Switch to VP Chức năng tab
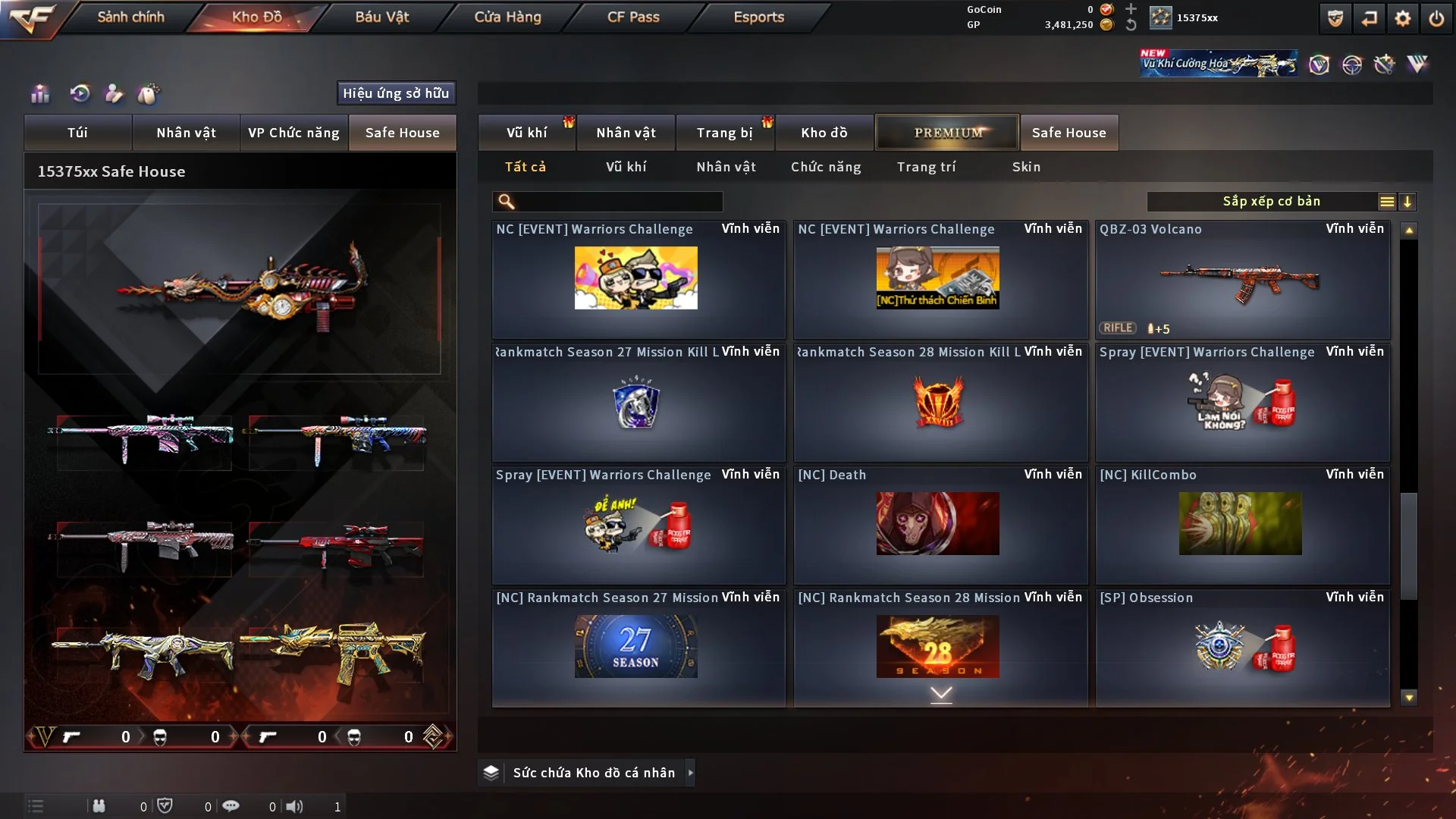This screenshot has height=819, width=1456. [293, 133]
